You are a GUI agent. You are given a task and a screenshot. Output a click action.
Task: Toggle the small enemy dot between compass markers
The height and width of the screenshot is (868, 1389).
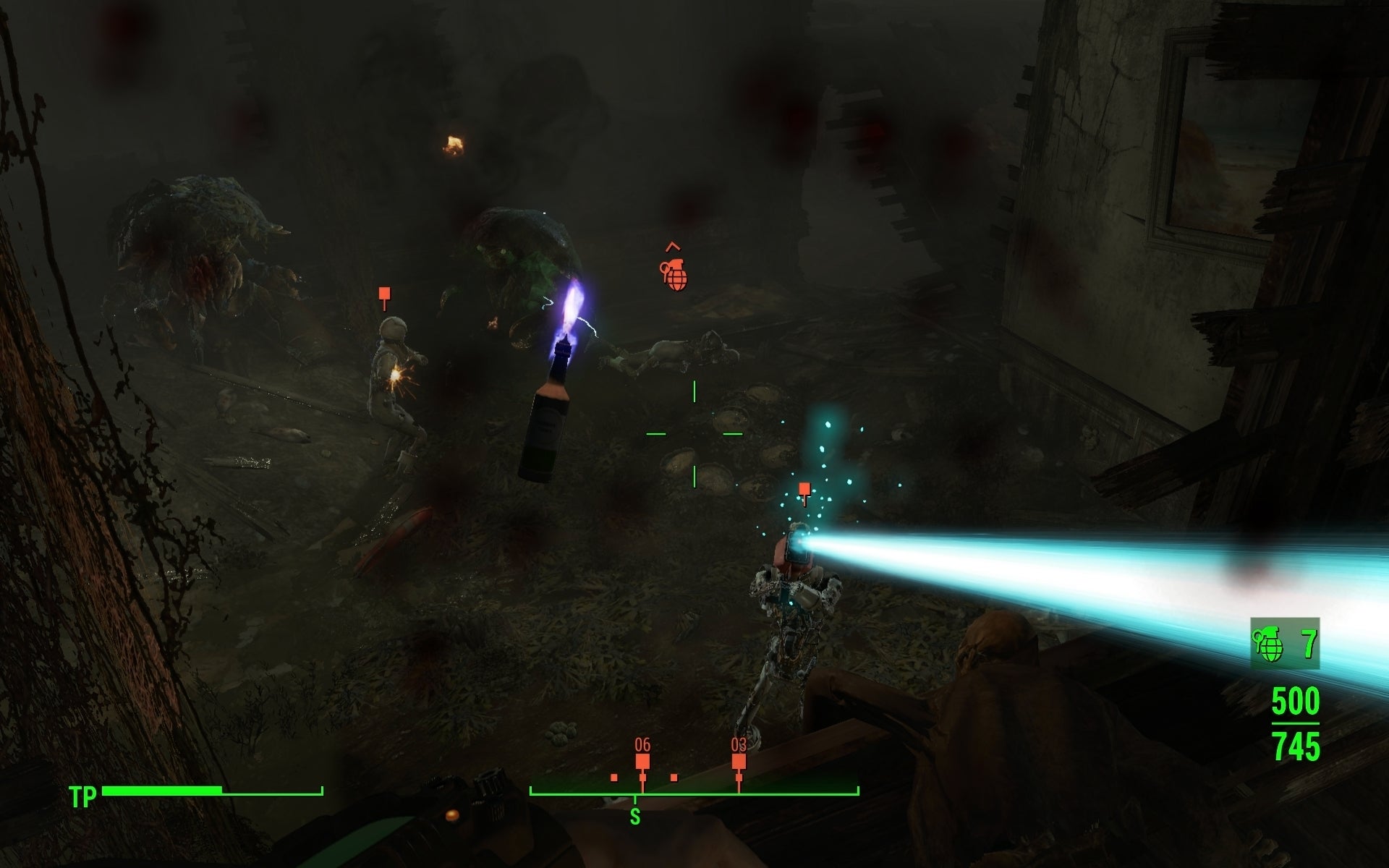click(675, 778)
